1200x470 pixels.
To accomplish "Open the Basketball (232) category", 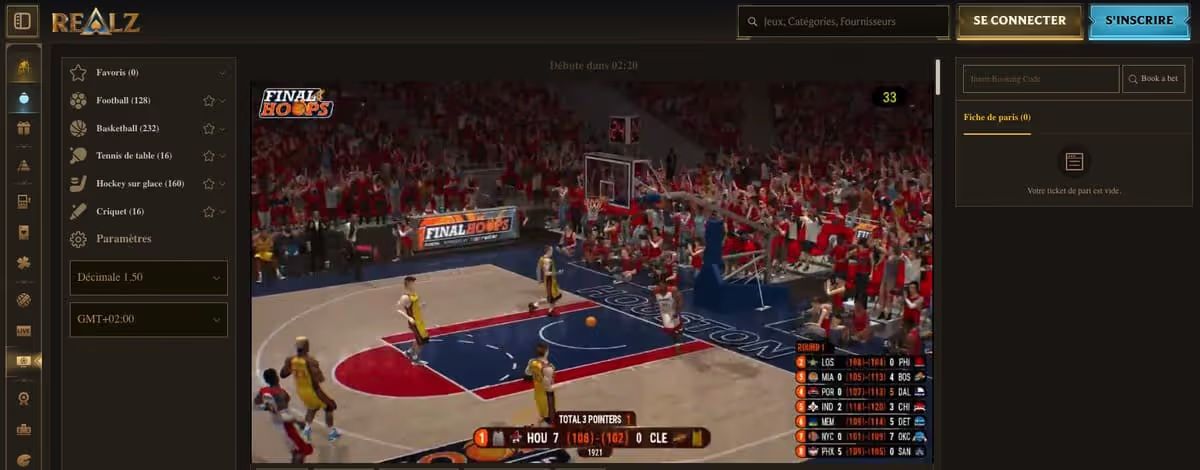I will pos(127,128).
